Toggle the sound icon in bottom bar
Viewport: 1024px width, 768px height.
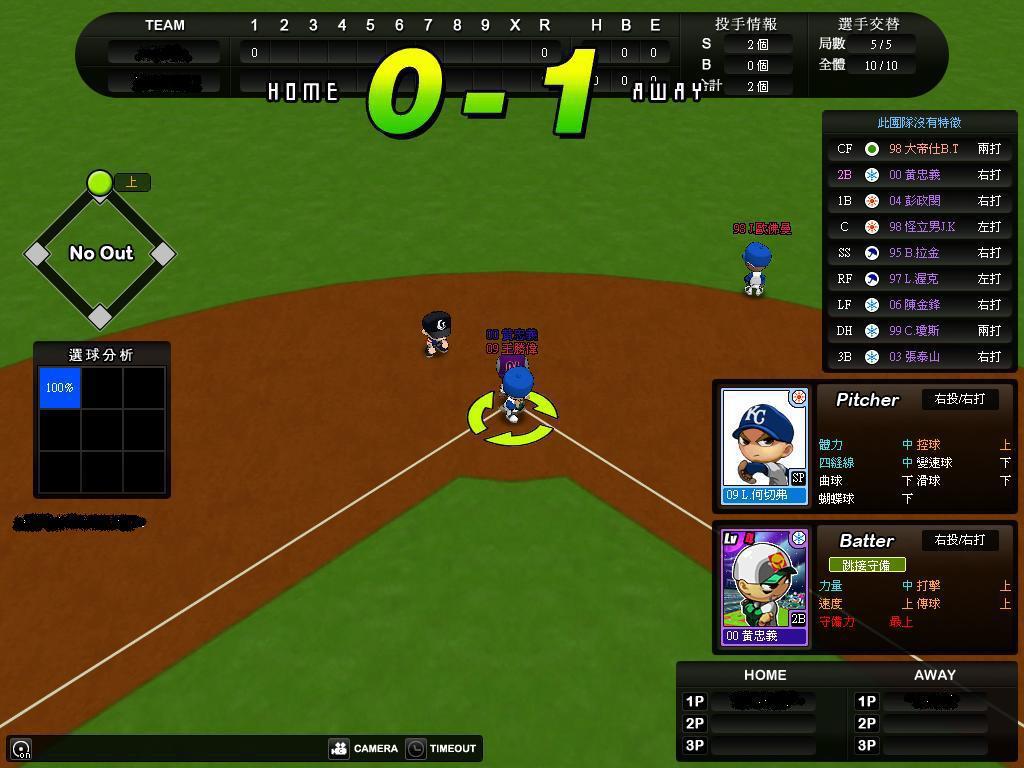[21, 749]
